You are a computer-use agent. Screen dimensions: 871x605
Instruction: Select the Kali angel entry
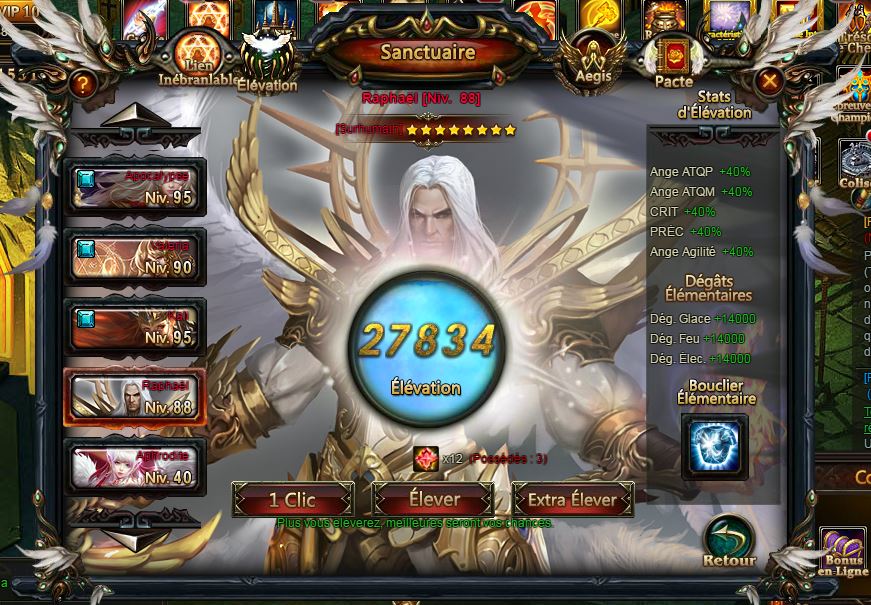pos(134,327)
